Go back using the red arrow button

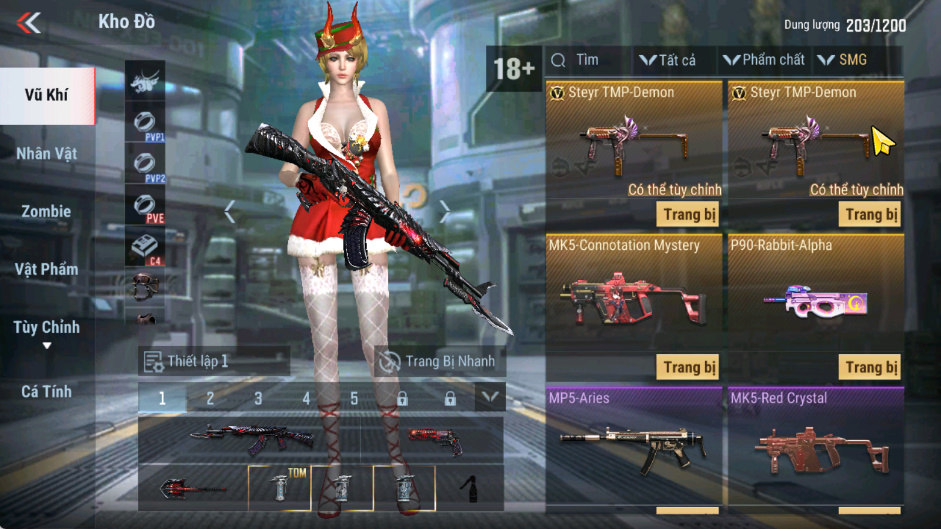tap(30, 22)
